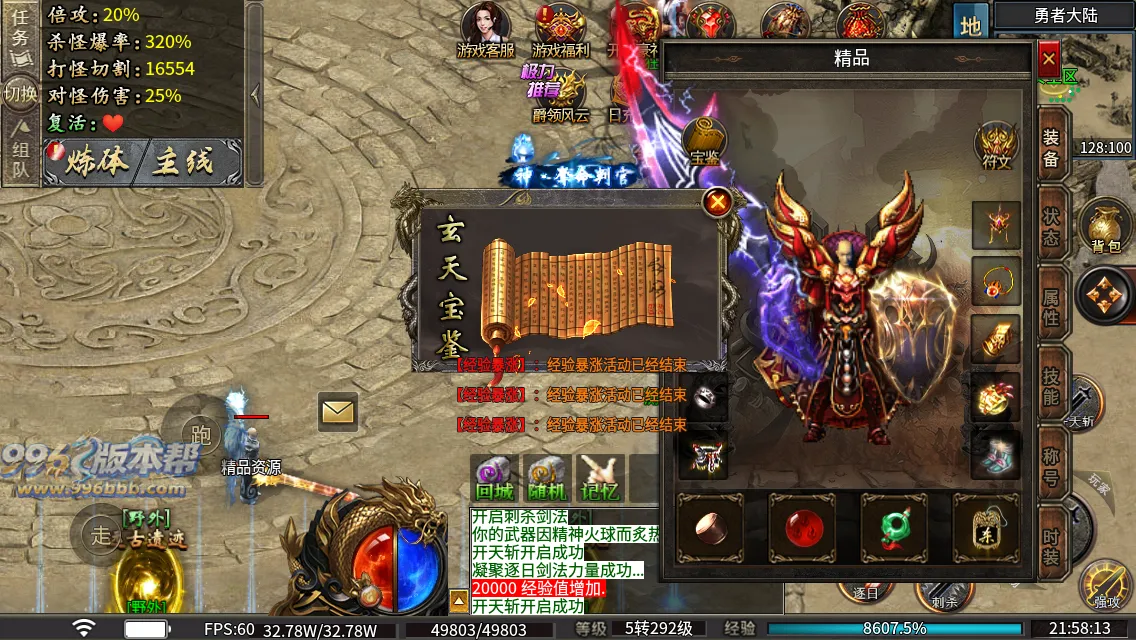Switch to the 装备 tab
Viewport: 1136px width, 640px height.
1051,150
